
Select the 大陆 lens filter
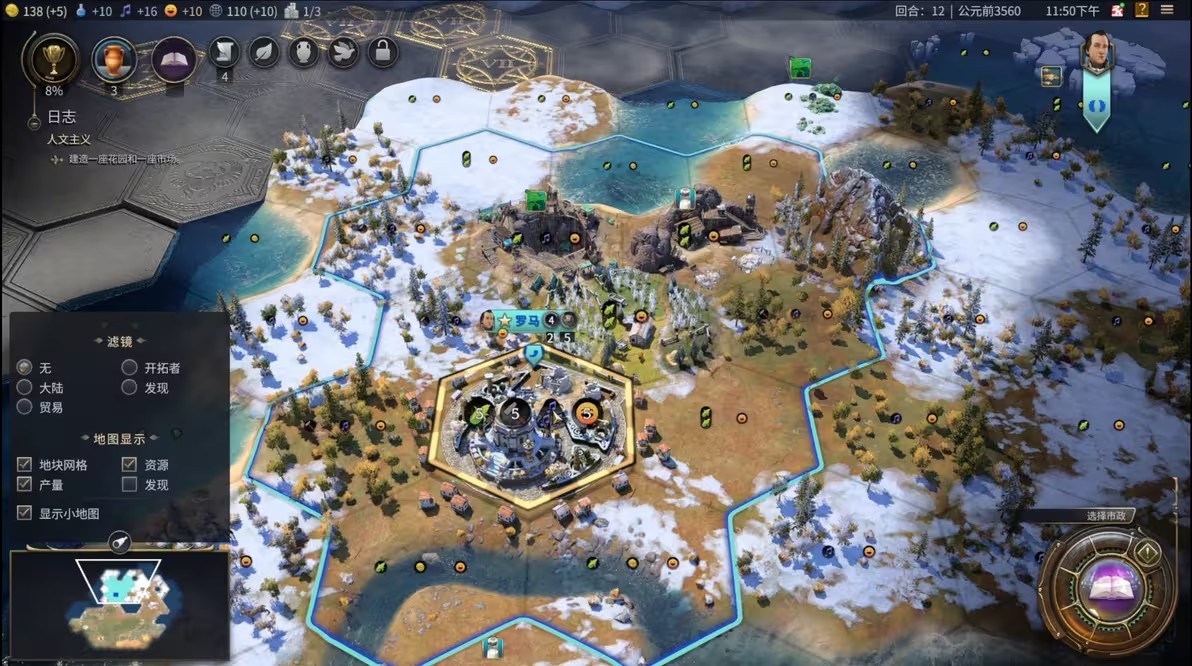25,387
